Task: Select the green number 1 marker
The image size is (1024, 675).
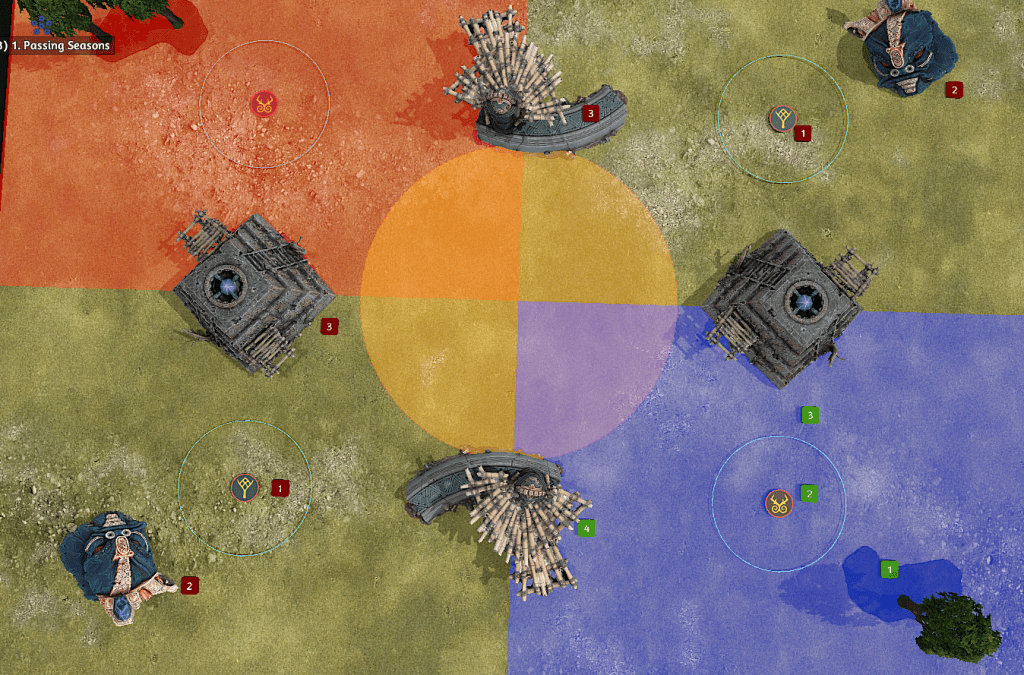Action: point(888,569)
